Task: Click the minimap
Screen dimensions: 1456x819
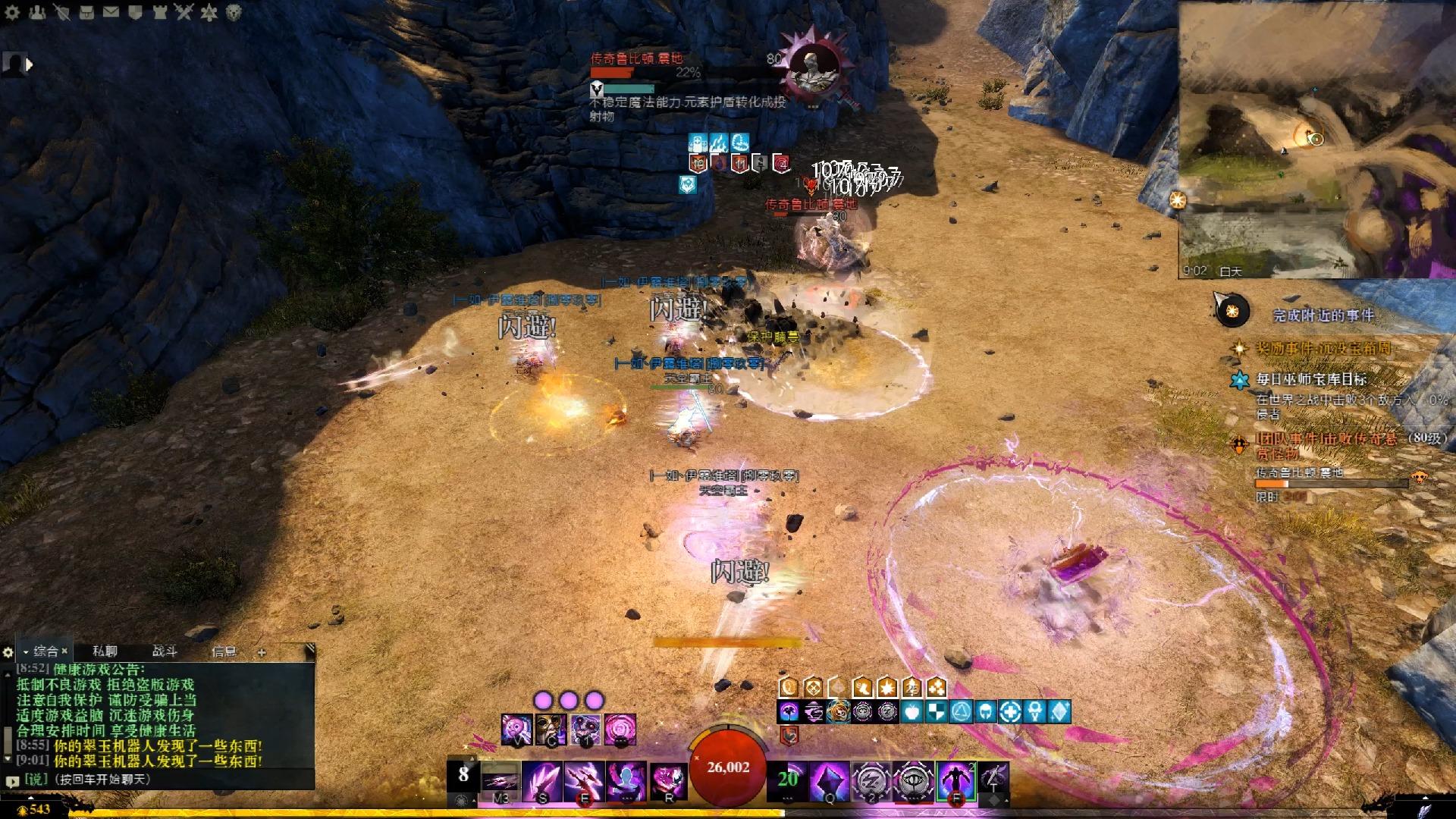Action: click(x=1316, y=140)
